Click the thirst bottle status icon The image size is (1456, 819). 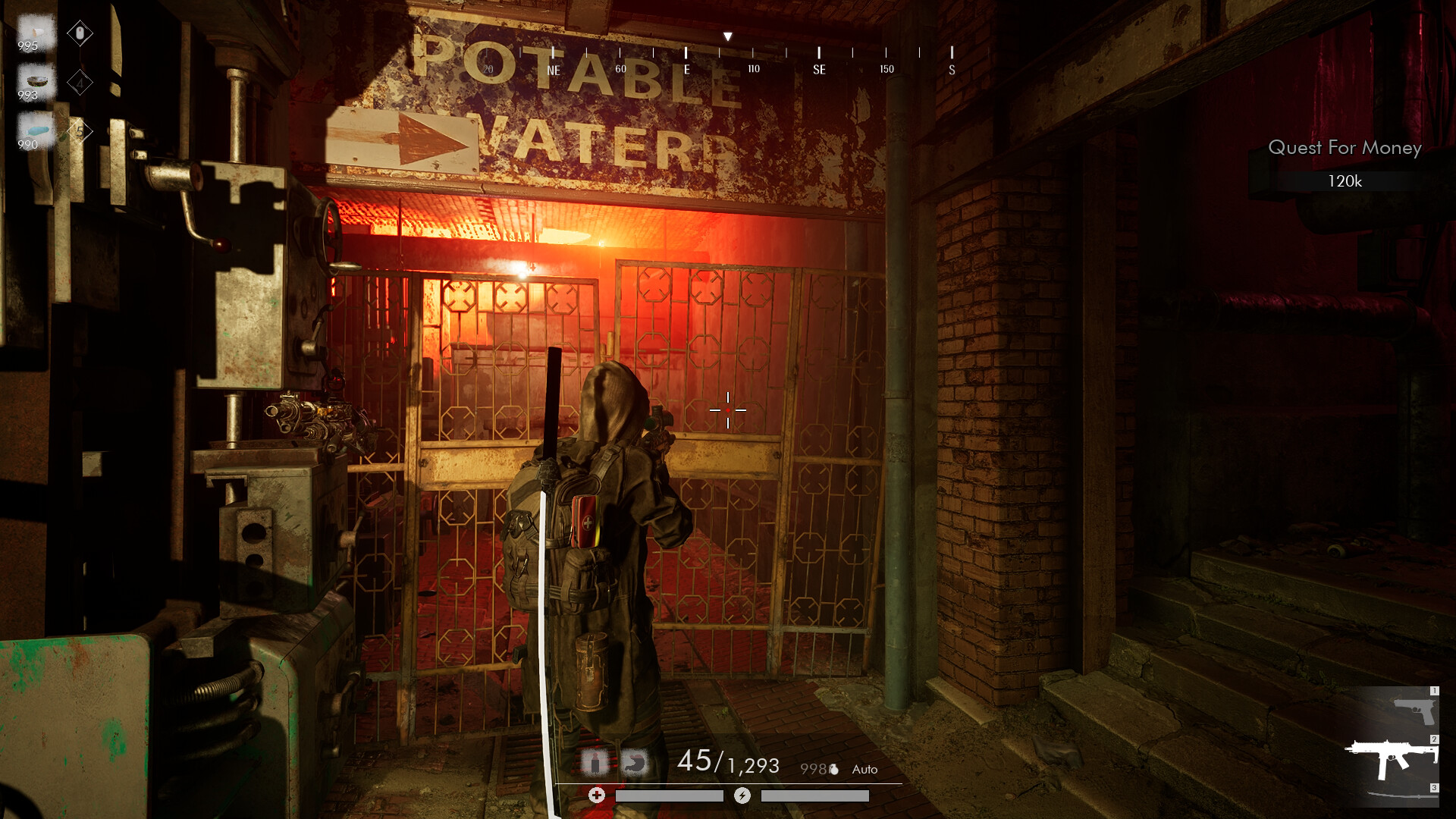click(595, 761)
